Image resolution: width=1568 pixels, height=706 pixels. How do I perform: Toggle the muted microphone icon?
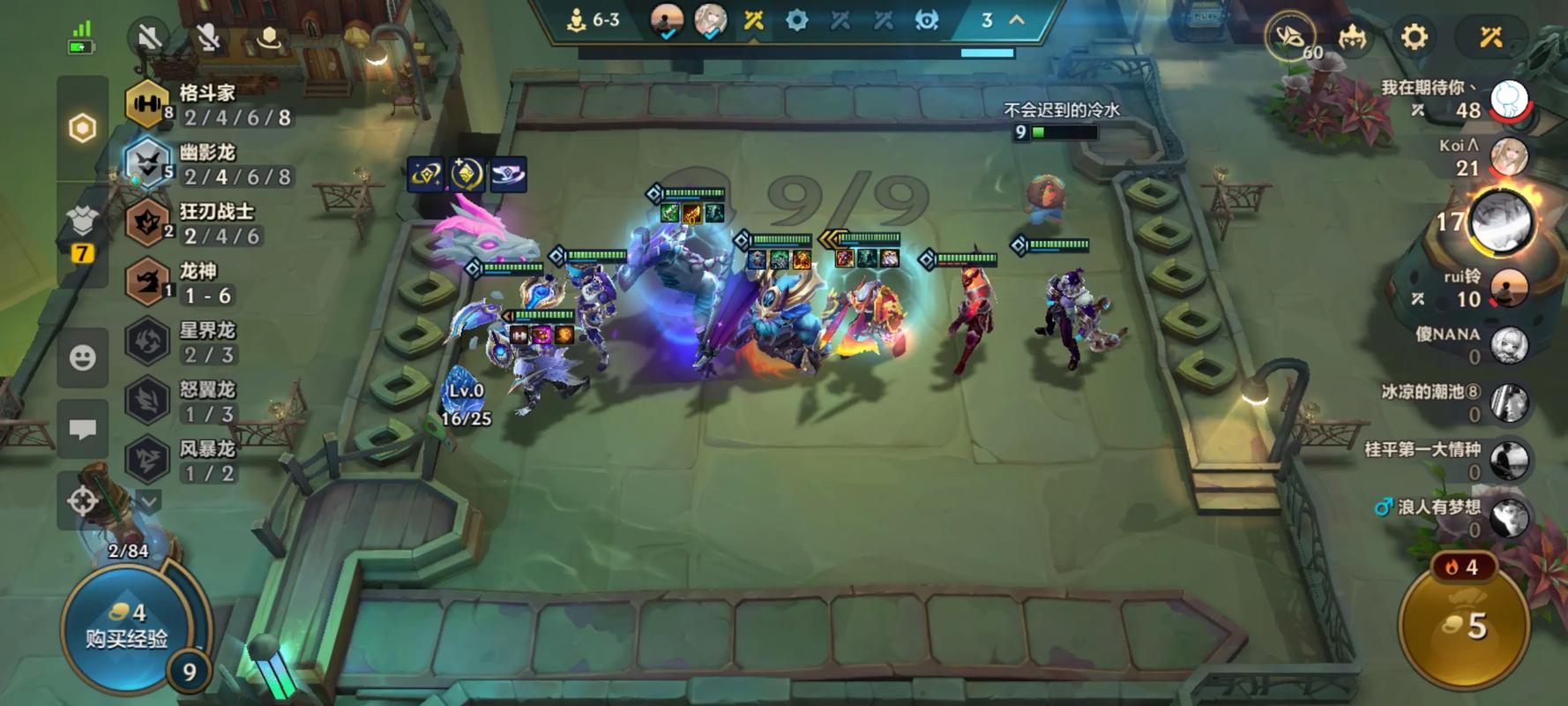point(208,37)
